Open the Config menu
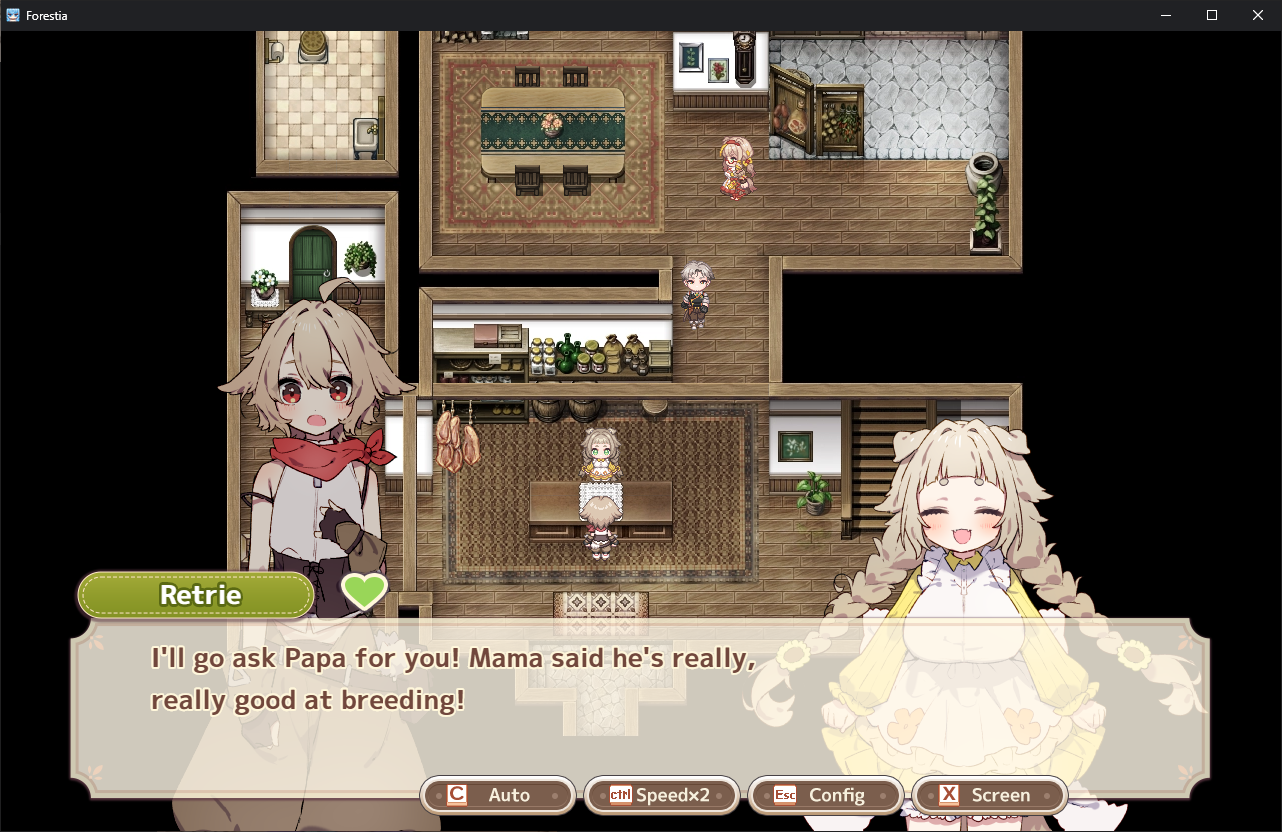 click(x=825, y=795)
